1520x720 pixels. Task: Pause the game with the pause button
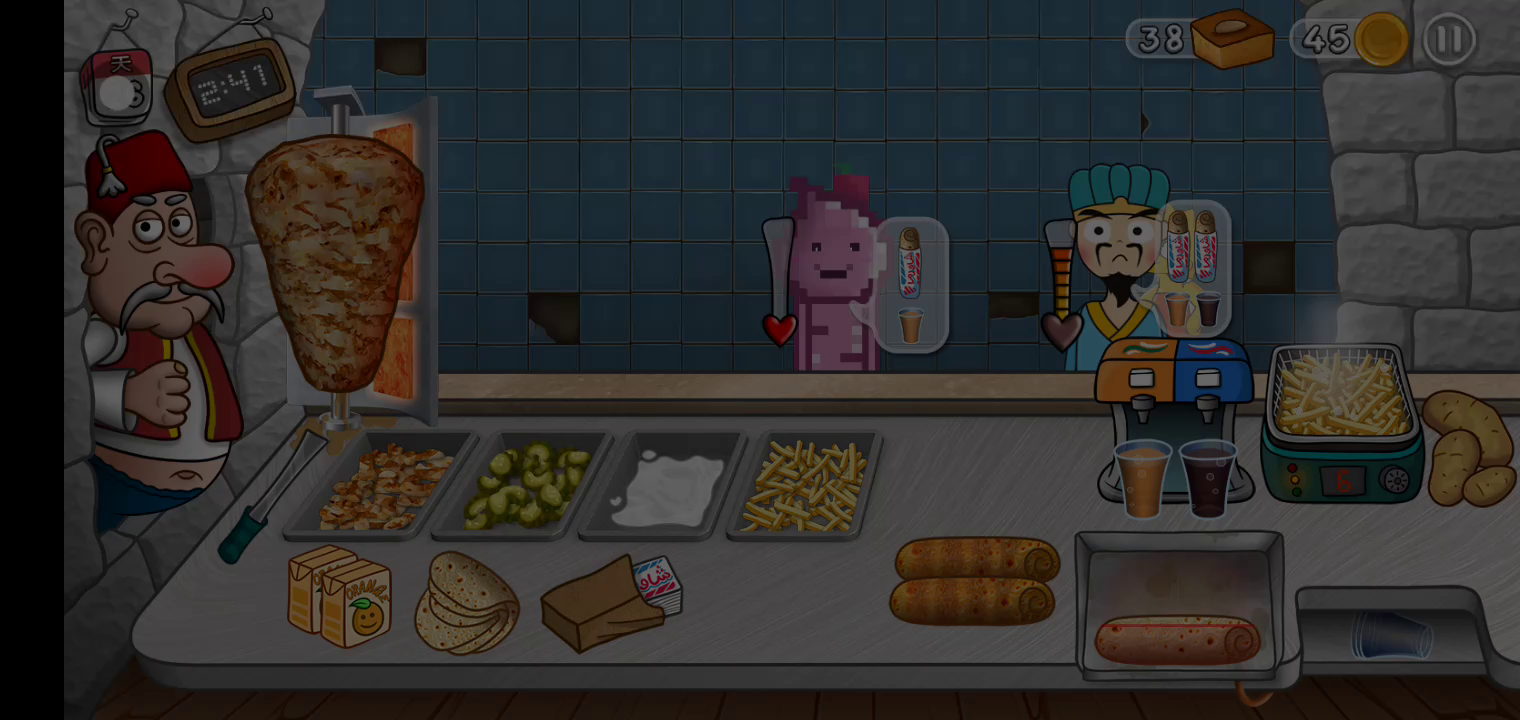click(x=1448, y=40)
